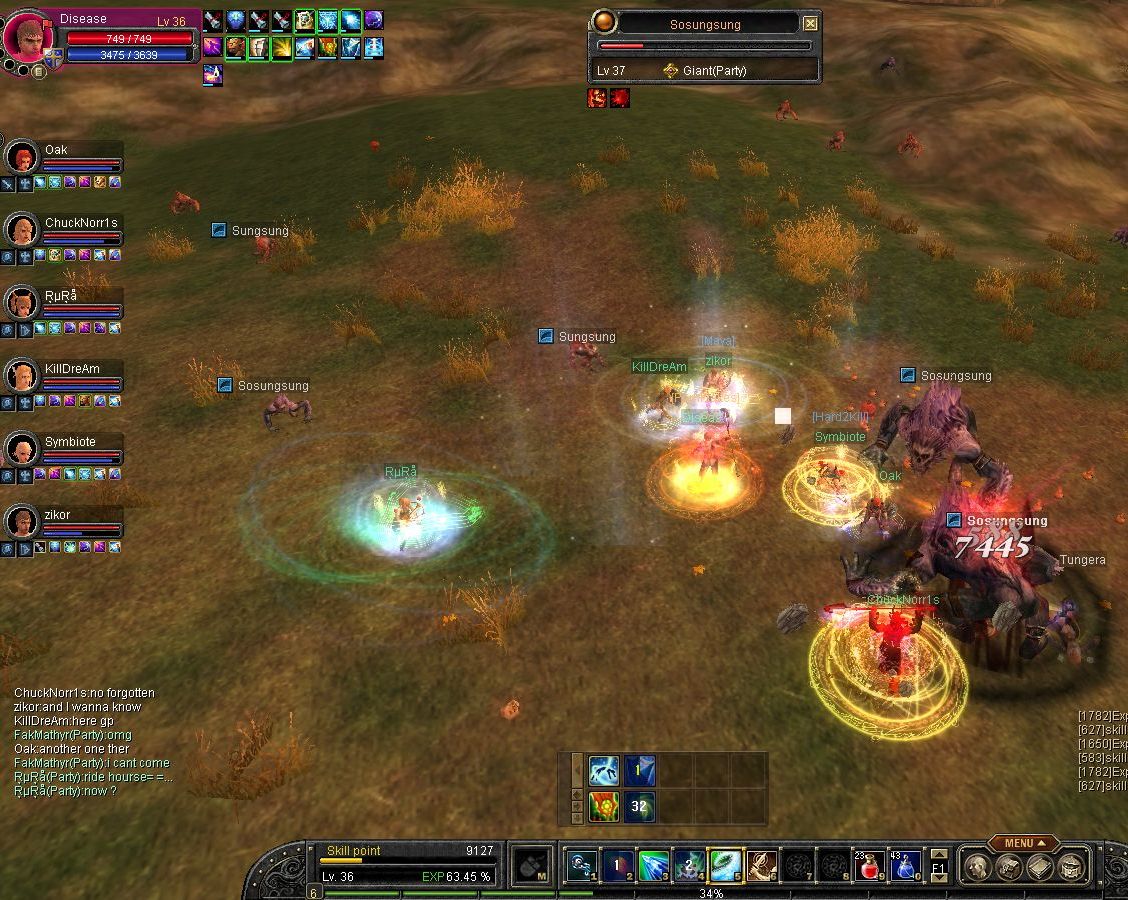Use the blue mana potion in slot 0
The height and width of the screenshot is (900, 1128).
pos(906,866)
